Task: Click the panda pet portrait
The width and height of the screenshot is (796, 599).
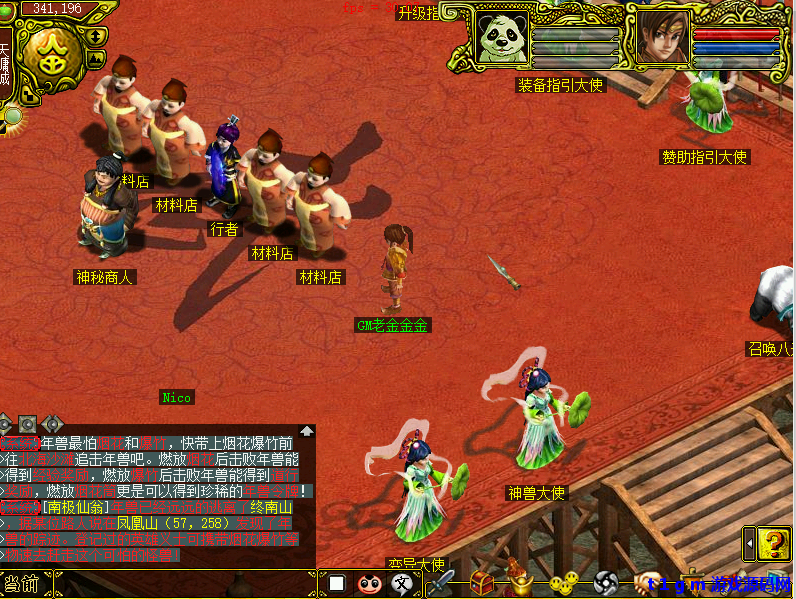Action: coord(500,38)
